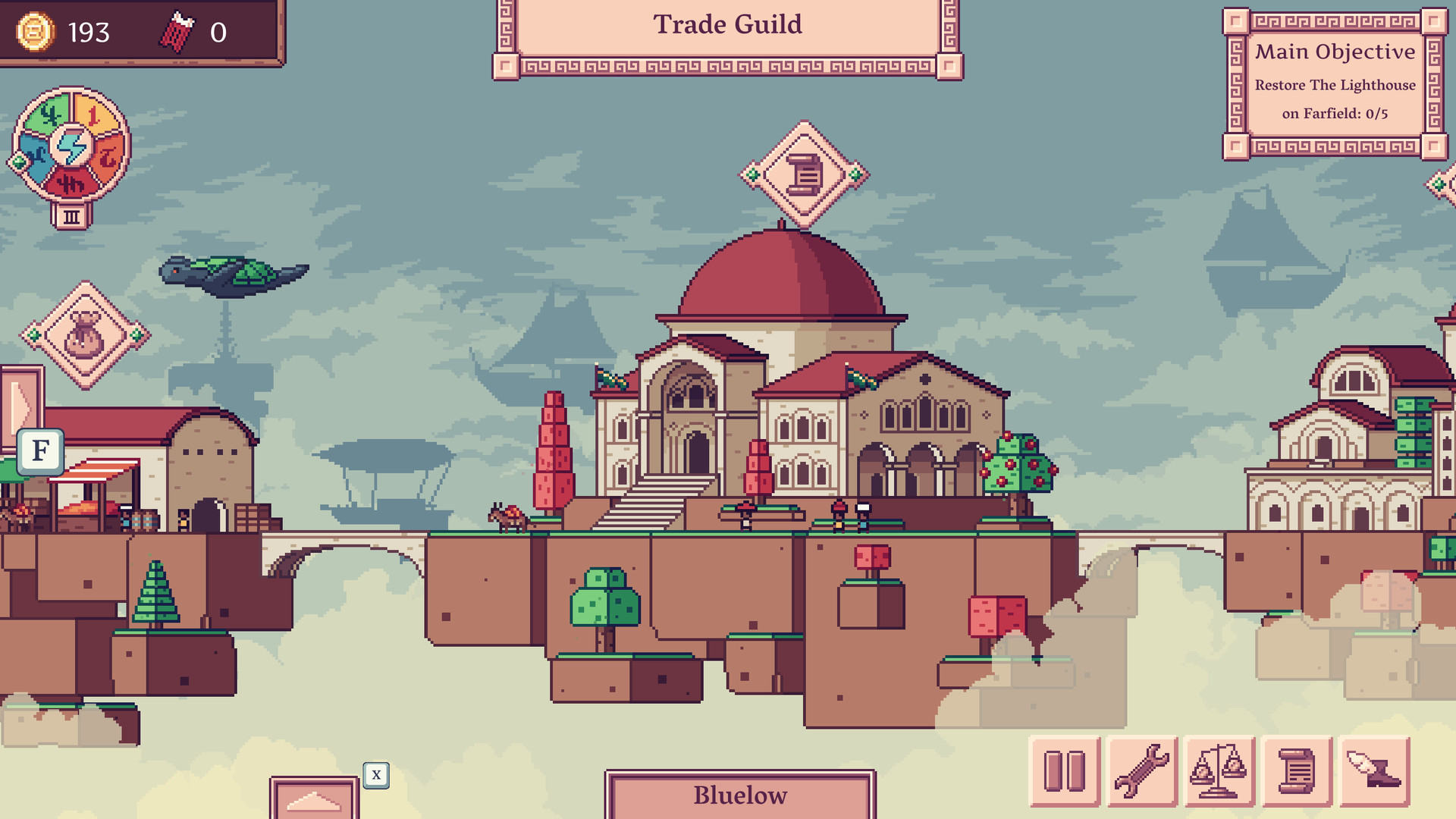Screen dimensions: 1456x819
Task: Click the Trade Guild title banner
Action: click(727, 25)
